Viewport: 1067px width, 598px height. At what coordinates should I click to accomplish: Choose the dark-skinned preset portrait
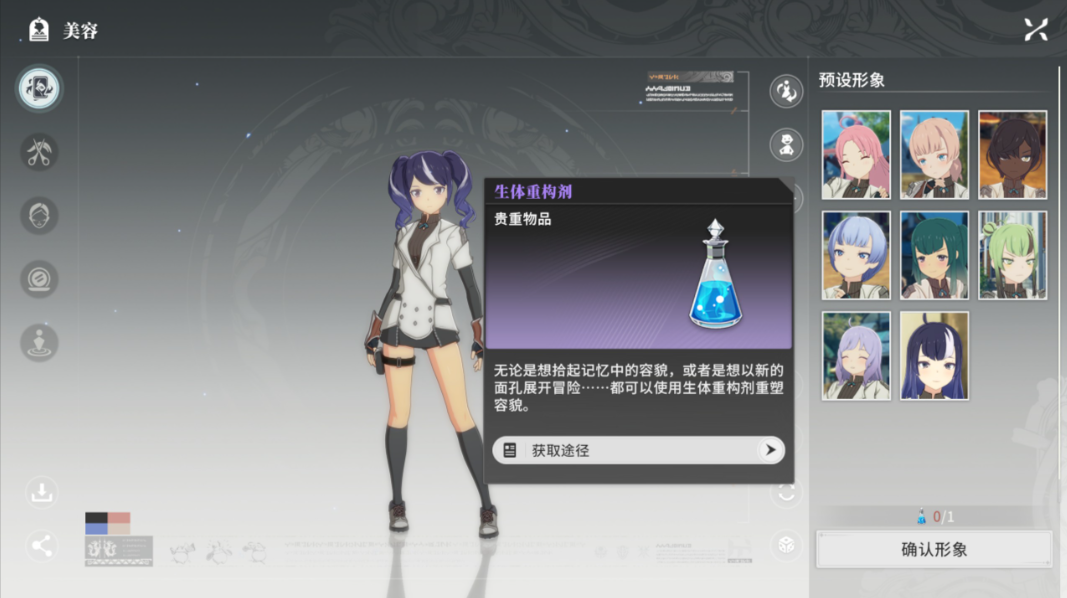point(1012,155)
